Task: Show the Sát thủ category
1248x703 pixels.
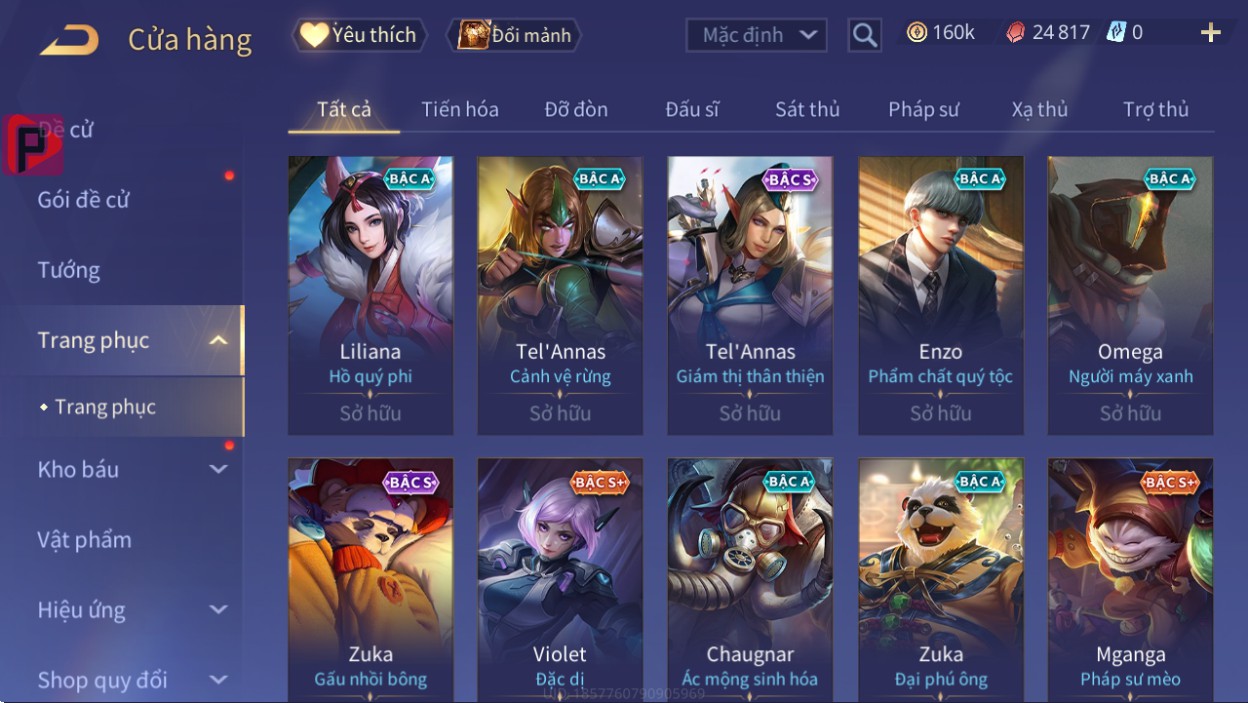Action: (x=807, y=110)
